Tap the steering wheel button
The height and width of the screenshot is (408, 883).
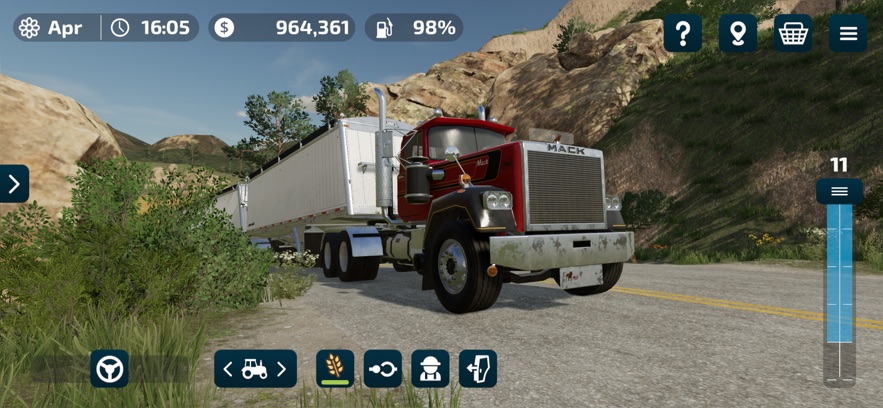(109, 369)
